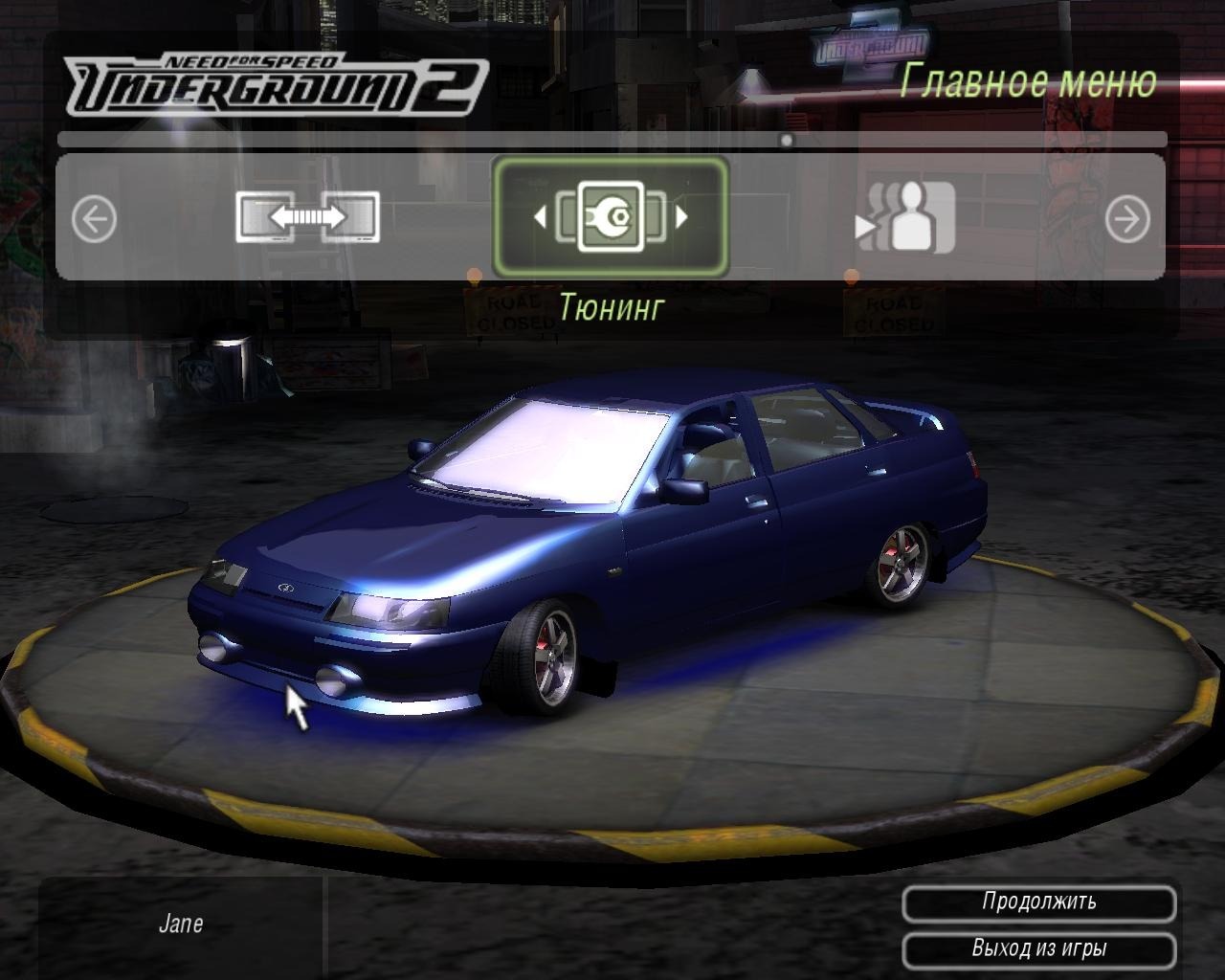Image resolution: width=1225 pixels, height=980 pixels.
Task: Click the menu scroll position bar handle
Action: pos(787,141)
